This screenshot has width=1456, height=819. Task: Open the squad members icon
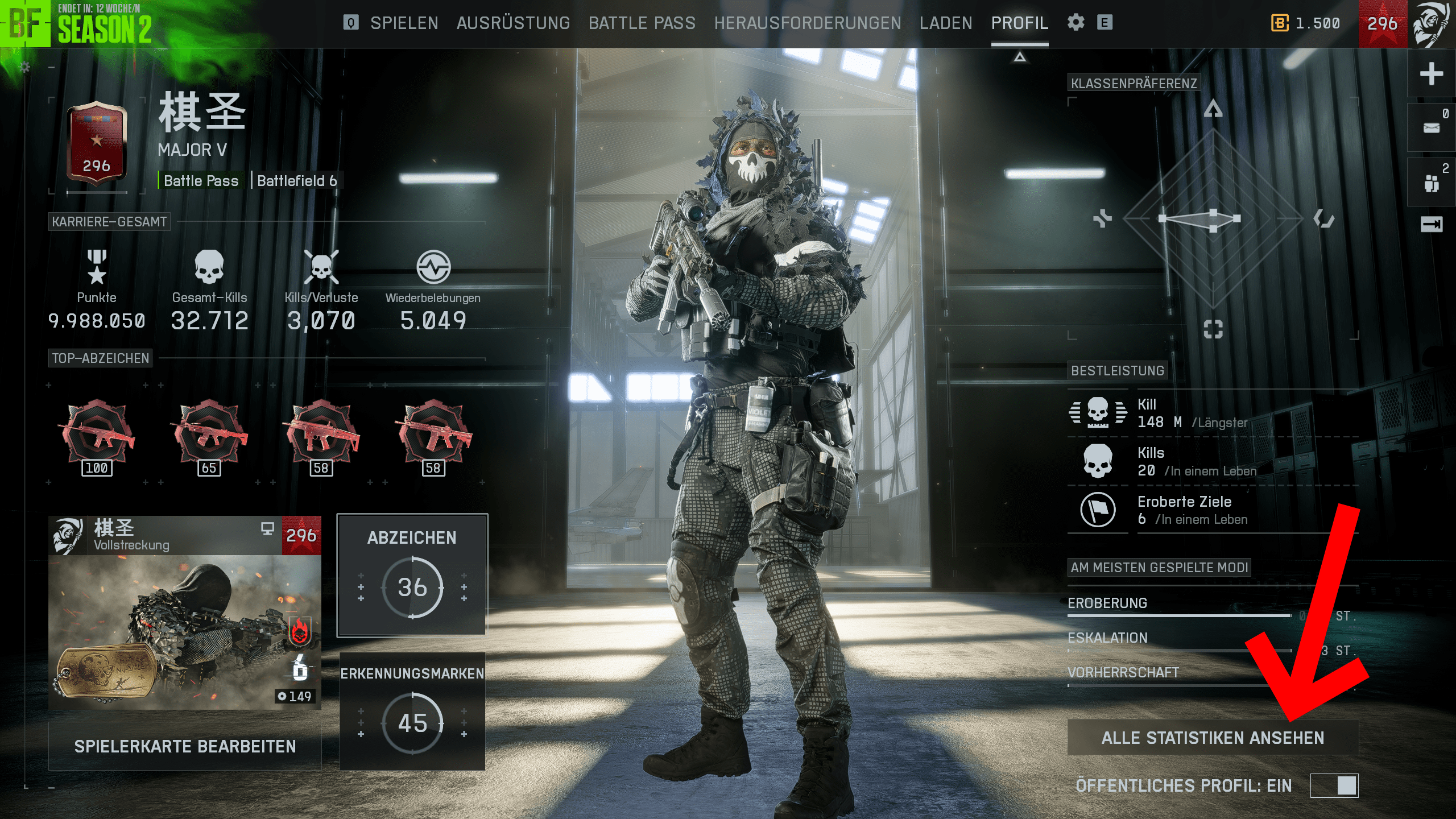(1431, 183)
